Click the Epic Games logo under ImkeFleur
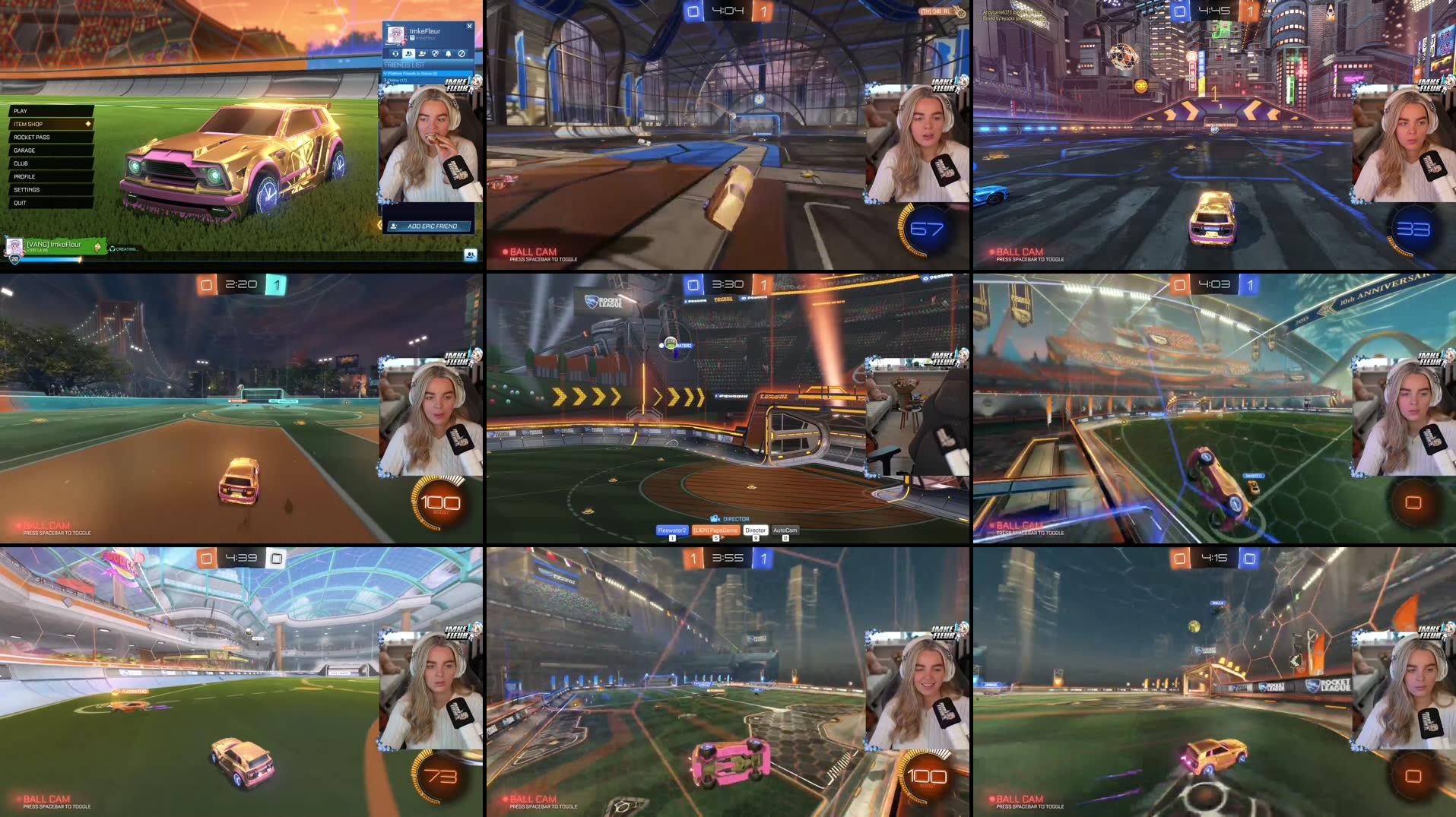The height and width of the screenshot is (817, 1456). click(413, 38)
